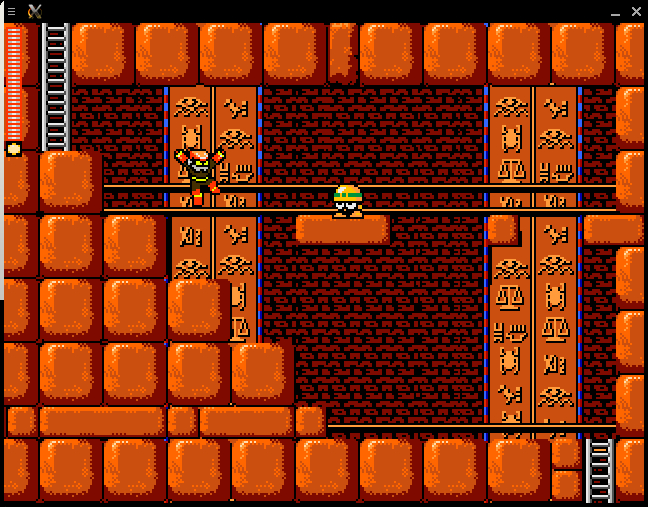
Task: Open the window's hamburger menu
Action: coord(11,11)
